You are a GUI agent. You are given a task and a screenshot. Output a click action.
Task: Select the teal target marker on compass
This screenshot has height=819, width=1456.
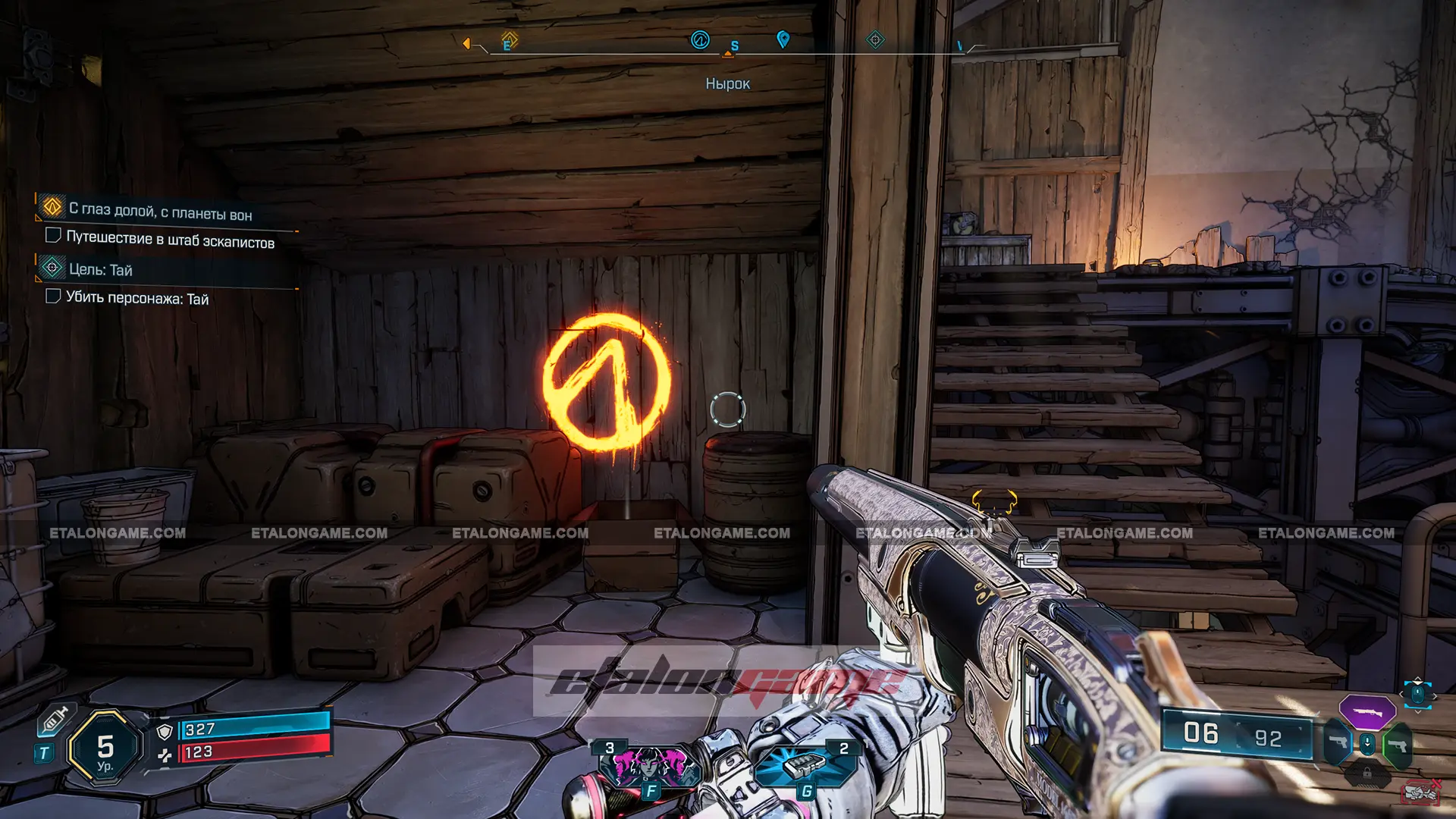pos(875,39)
